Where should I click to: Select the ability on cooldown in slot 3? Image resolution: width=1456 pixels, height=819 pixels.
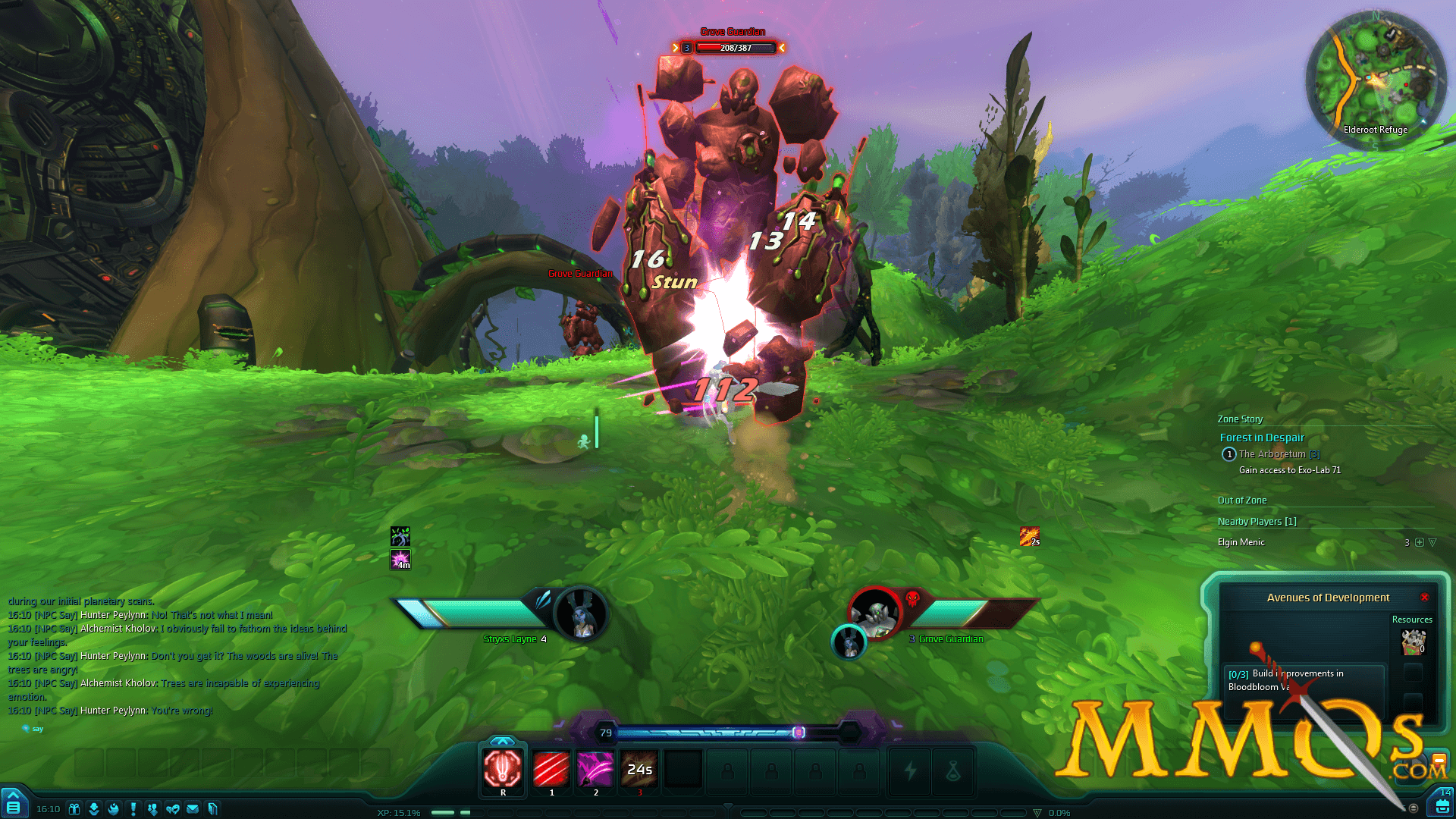click(x=639, y=769)
